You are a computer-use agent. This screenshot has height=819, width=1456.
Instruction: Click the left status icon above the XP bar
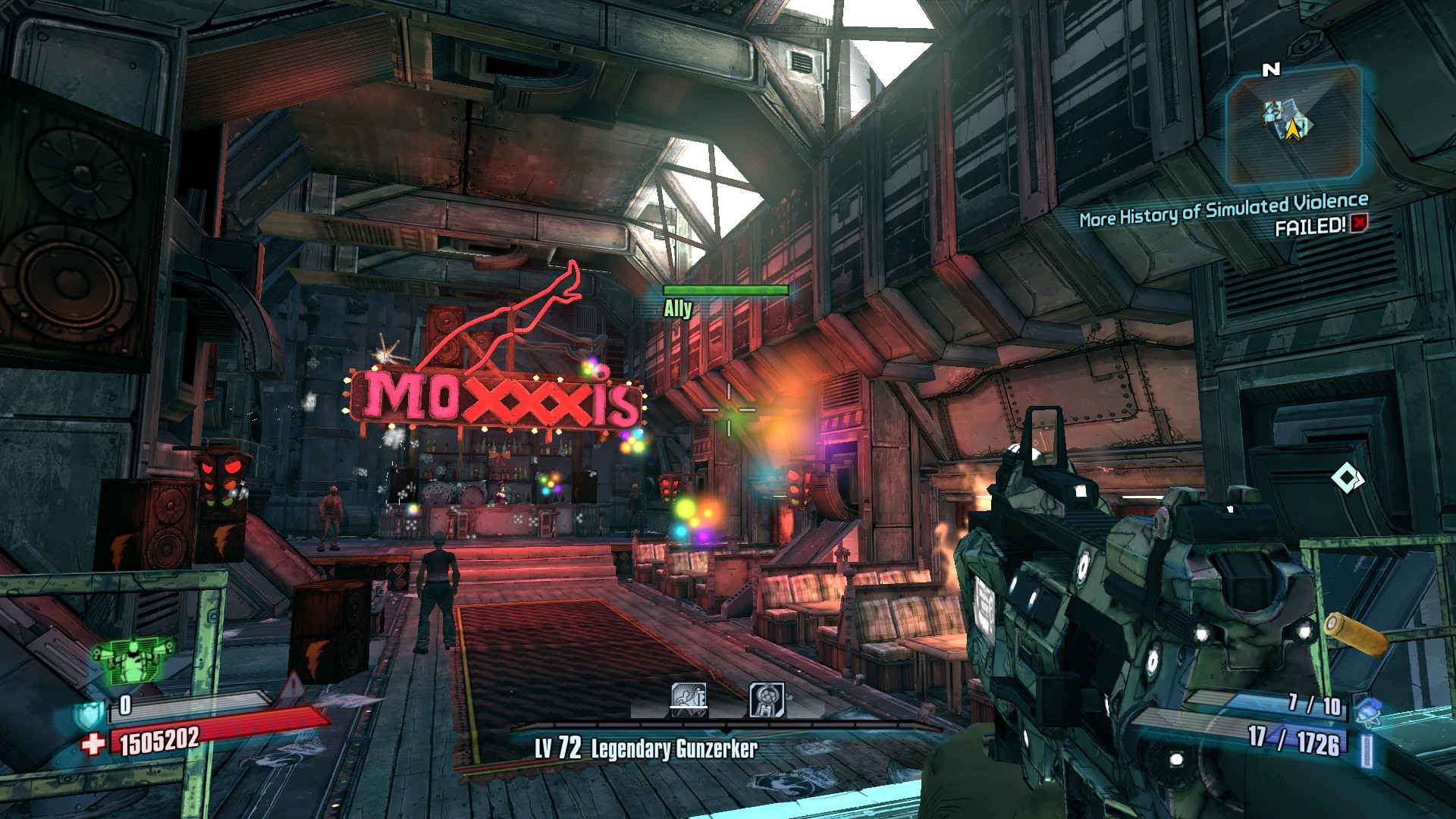pyautogui.click(x=689, y=699)
